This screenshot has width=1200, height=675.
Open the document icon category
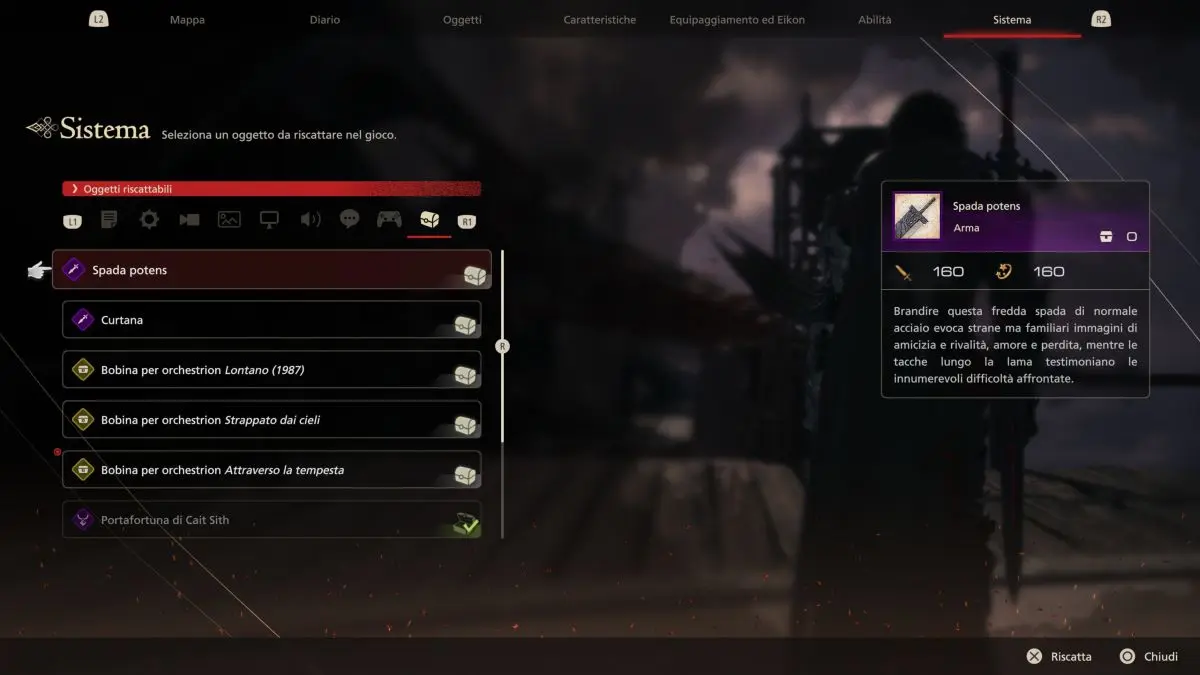coord(109,220)
